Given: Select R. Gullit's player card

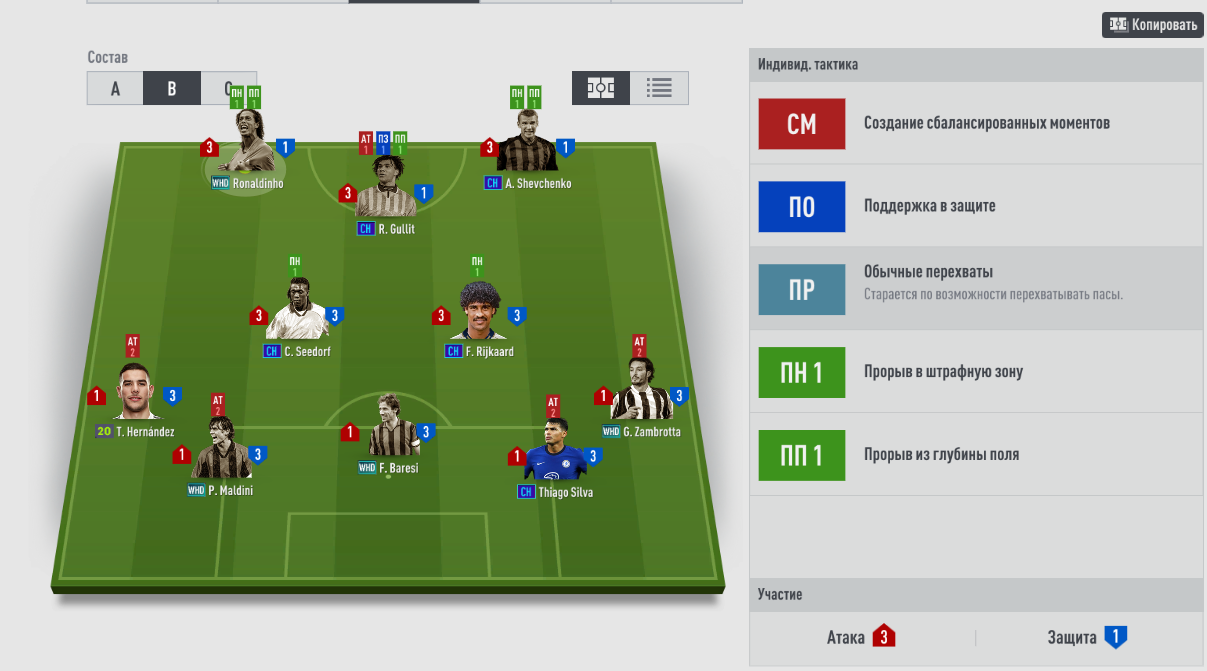Looking at the screenshot, I should click(x=385, y=191).
